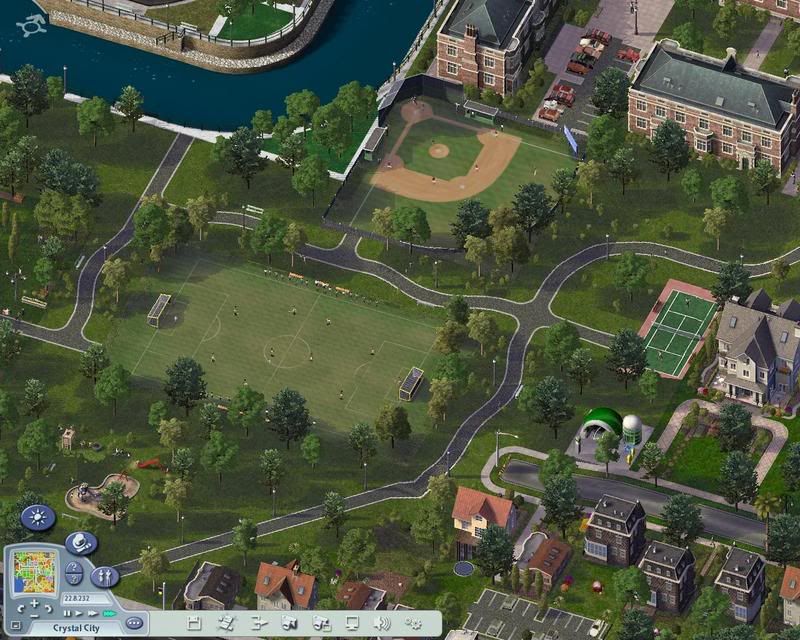The width and height of the screenshot is (800, 640).
Task: Set simulation to double-arrow fast speed
Action: [x=92, y=612]
